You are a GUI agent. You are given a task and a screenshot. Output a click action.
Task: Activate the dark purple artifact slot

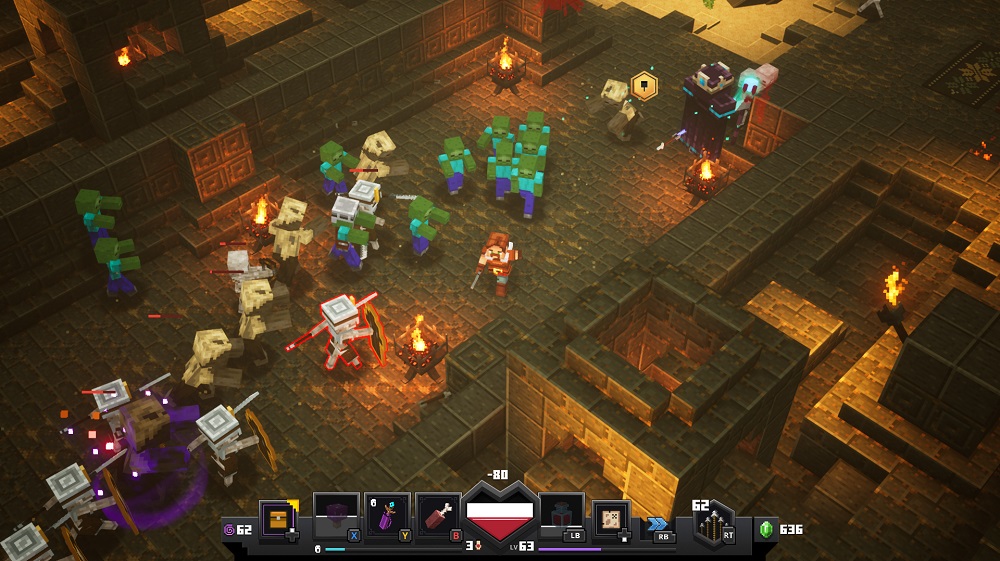(x=336, y=517)
